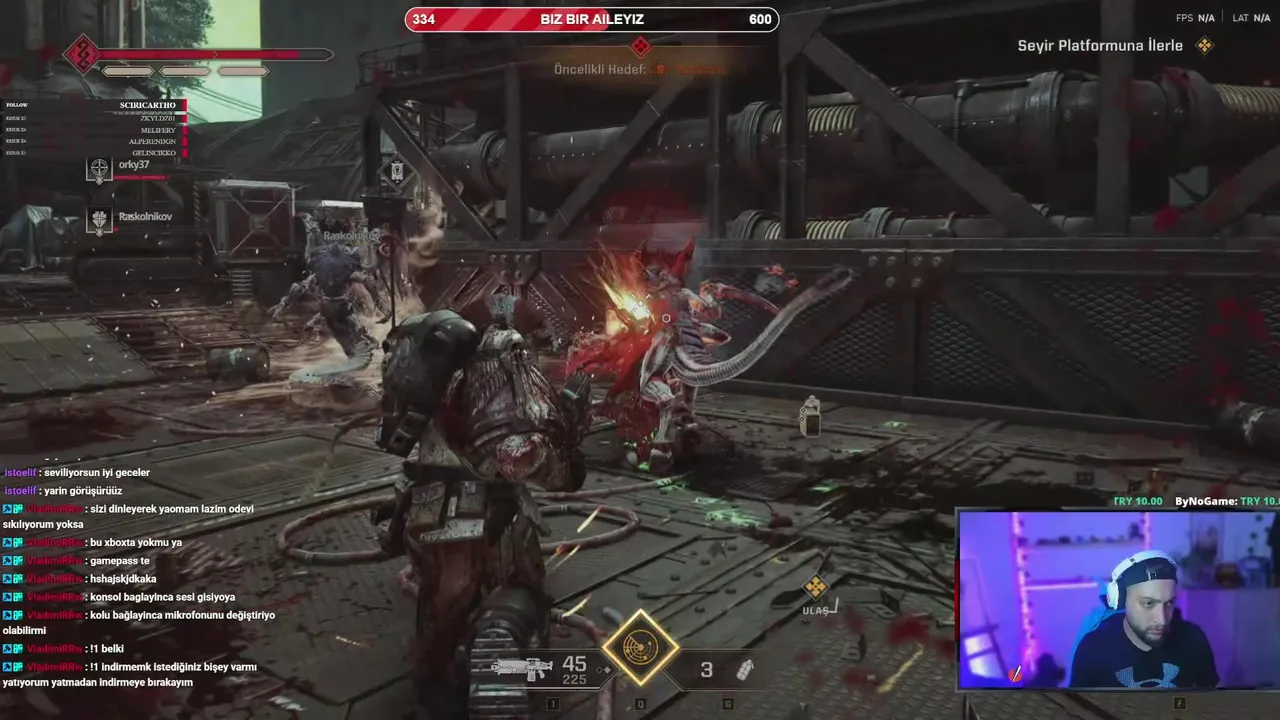
Task: Click the Seyir Platformuna İlerle objective marker
Action: tap(1205, 46)
